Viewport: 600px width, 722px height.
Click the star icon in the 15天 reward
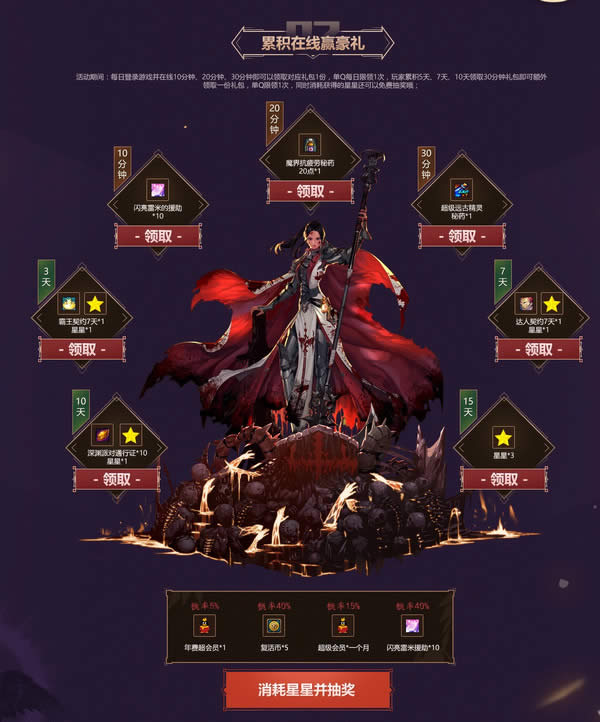(x=503, y=436)
